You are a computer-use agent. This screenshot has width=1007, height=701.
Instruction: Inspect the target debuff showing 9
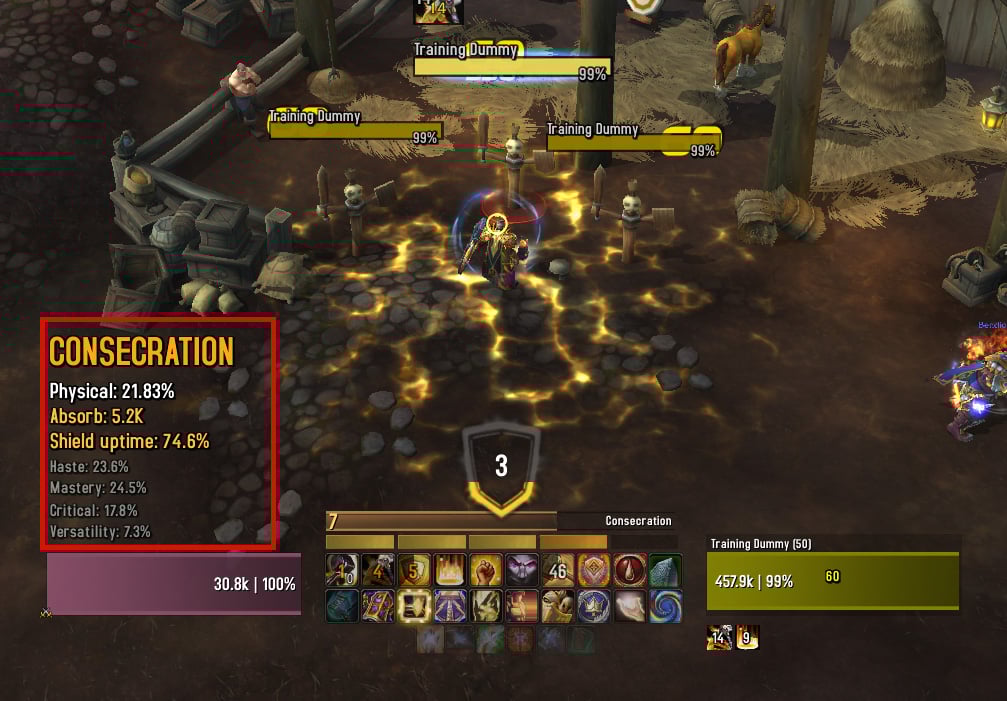point(747,637)
